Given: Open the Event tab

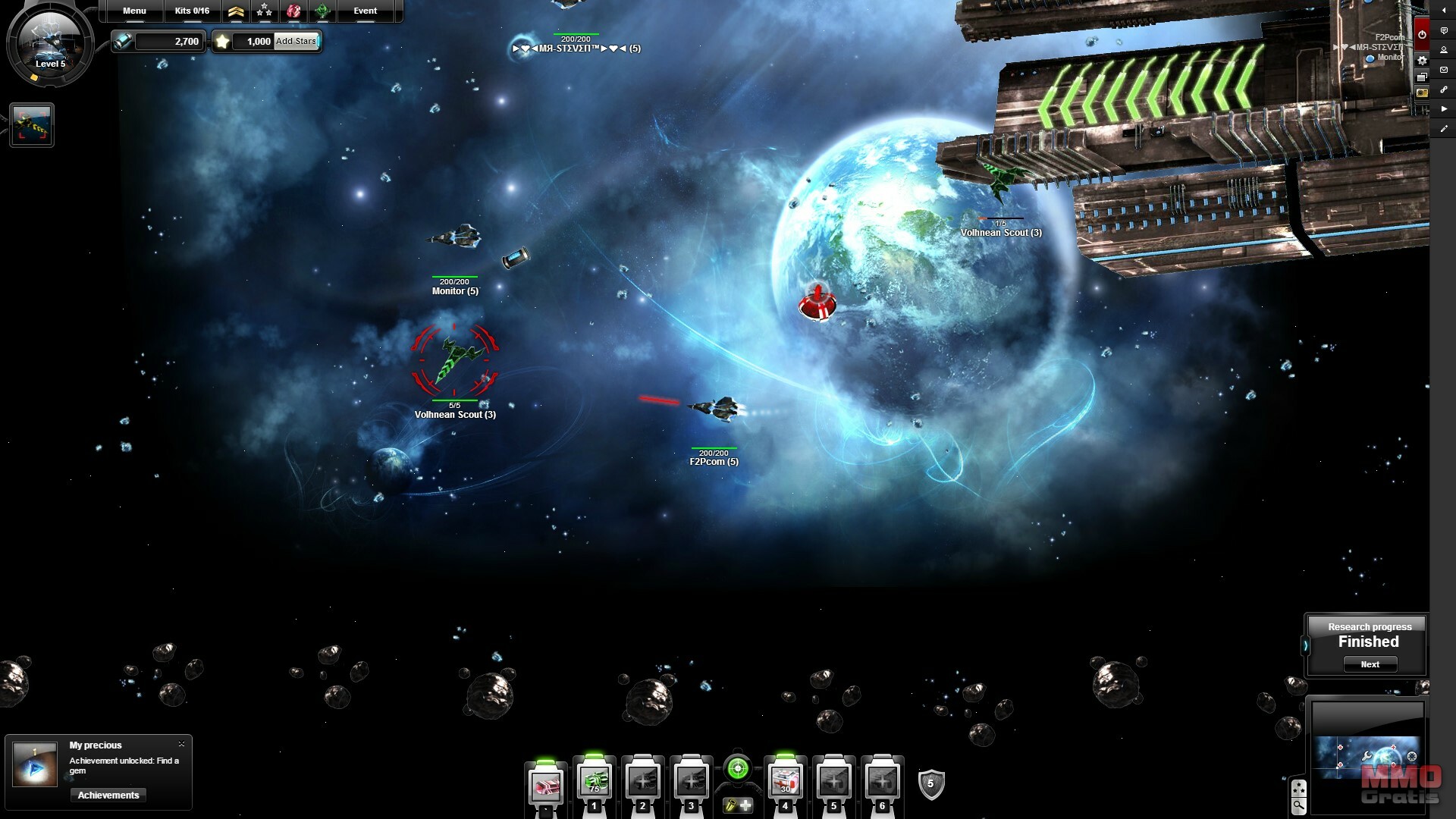Looking at the screenshot, I should point(365,11).
